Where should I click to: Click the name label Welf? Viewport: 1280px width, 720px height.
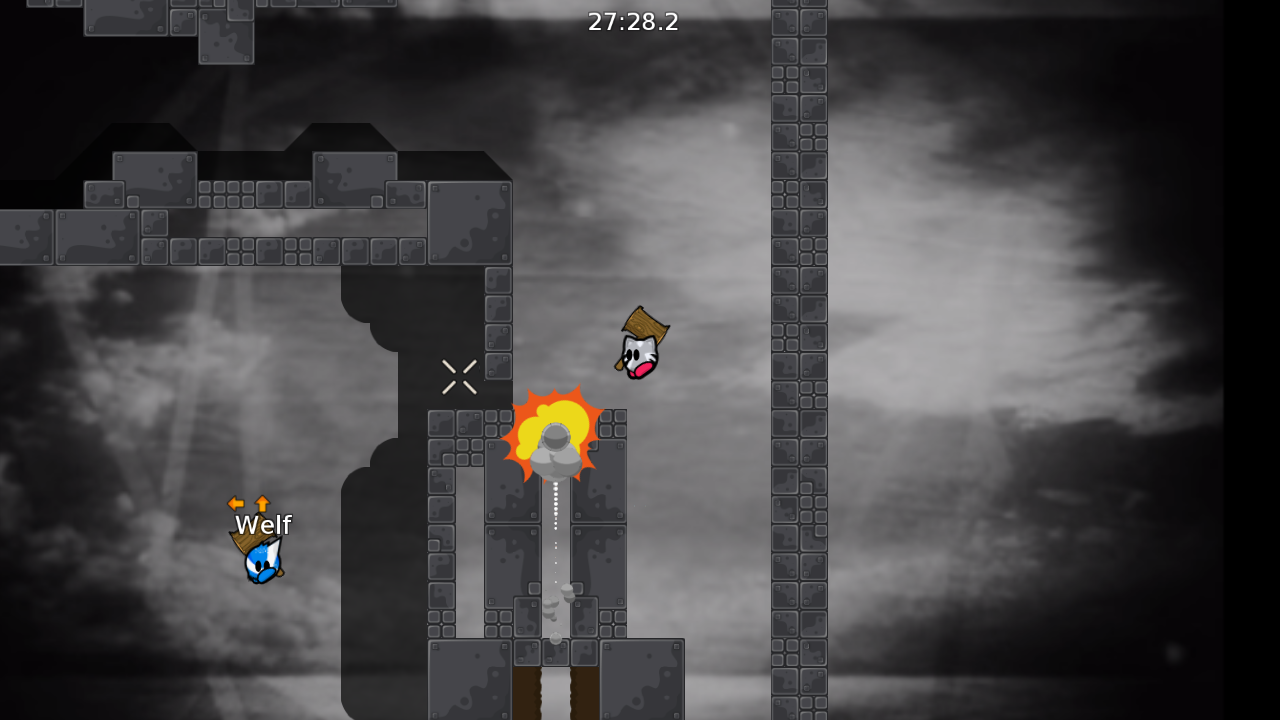click(x=263, y=524)
